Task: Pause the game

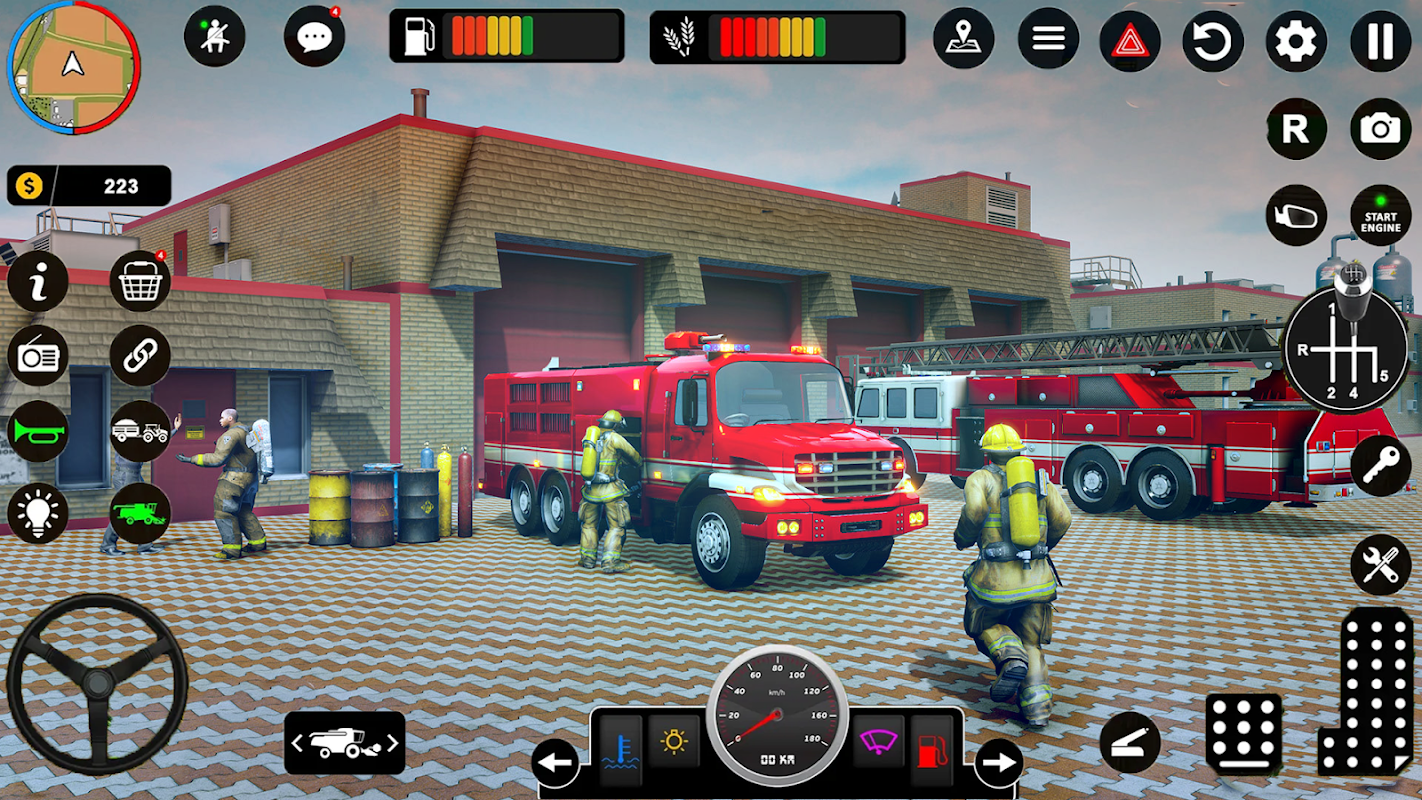Action: pos(1381,41)
